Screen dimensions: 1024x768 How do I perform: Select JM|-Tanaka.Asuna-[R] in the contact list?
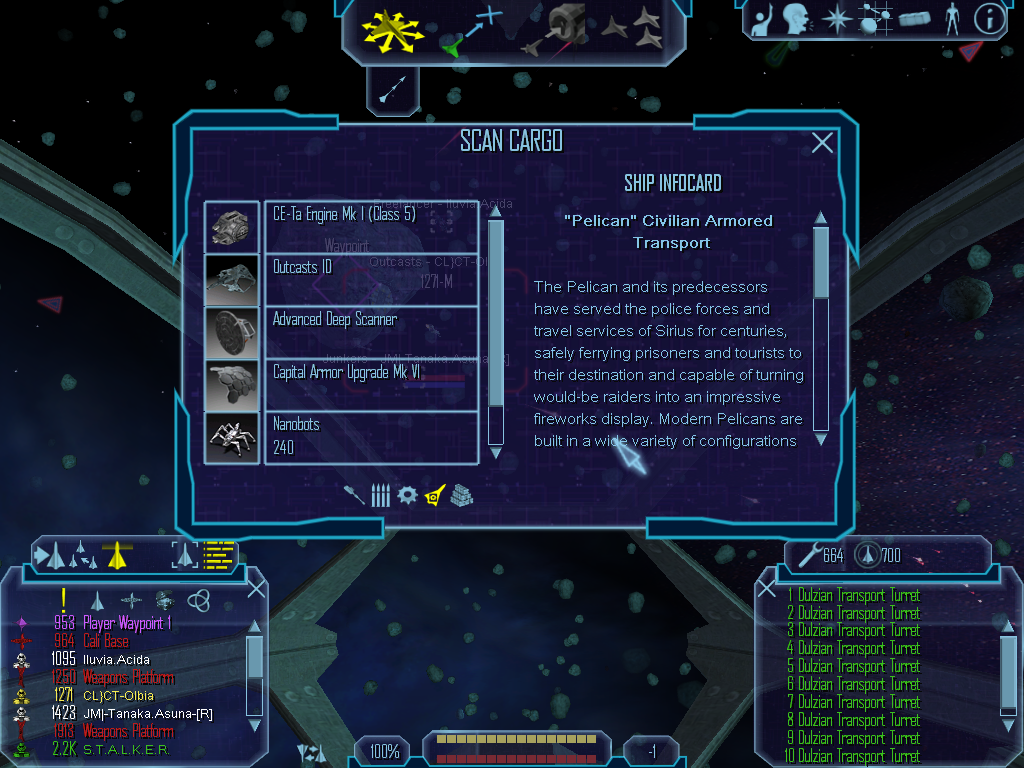tap(140, 714)
